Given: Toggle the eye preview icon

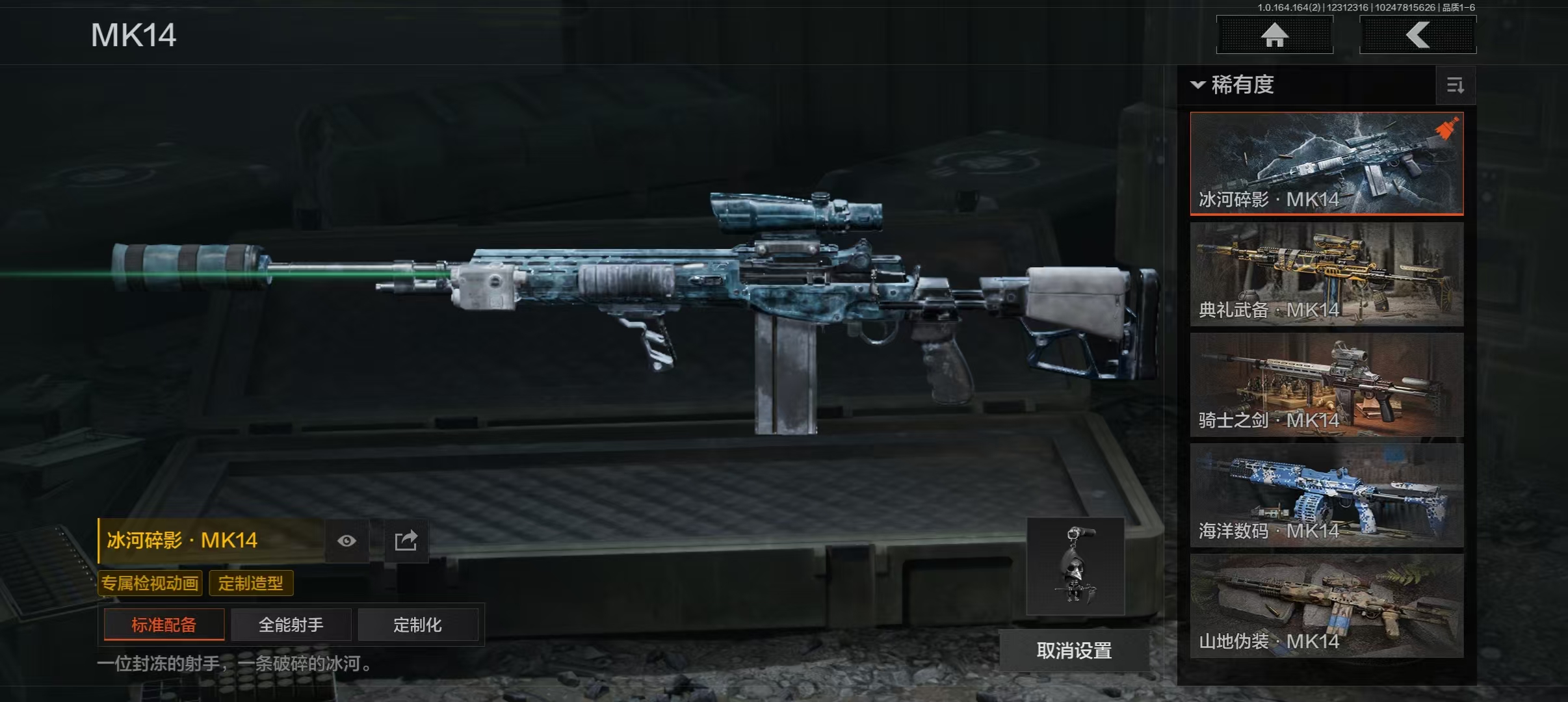Looking at the screenshot, I should coord(346,541).
